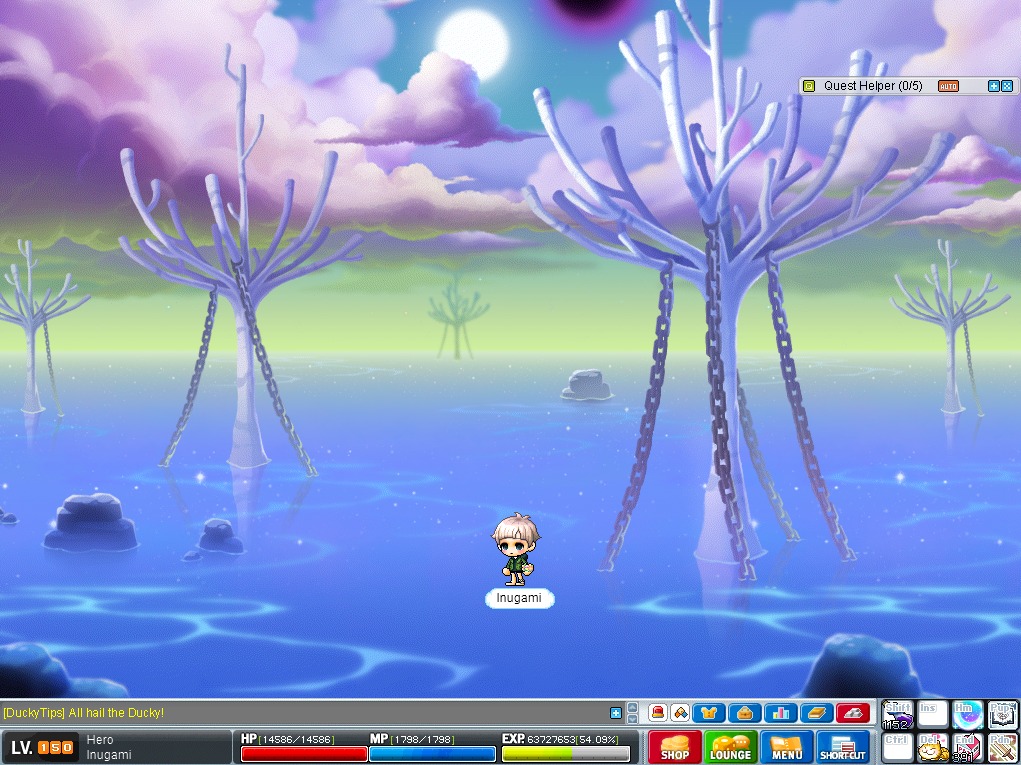The height and width of the screenshot is (765, 1021).
Task: Use the skill in the Shift quickslot
Action: [896, 714]
